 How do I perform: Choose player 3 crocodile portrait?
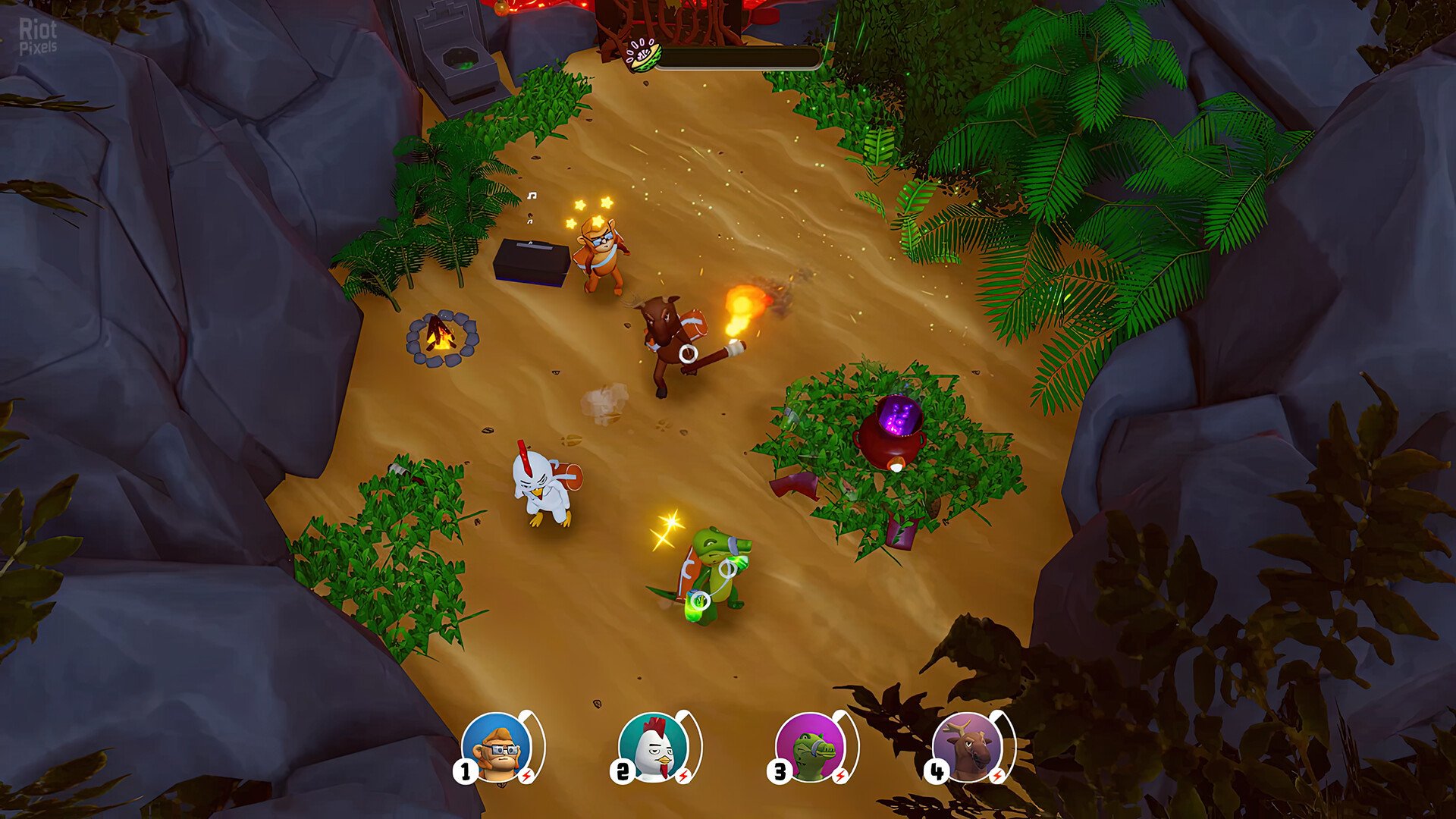point(811,748)
